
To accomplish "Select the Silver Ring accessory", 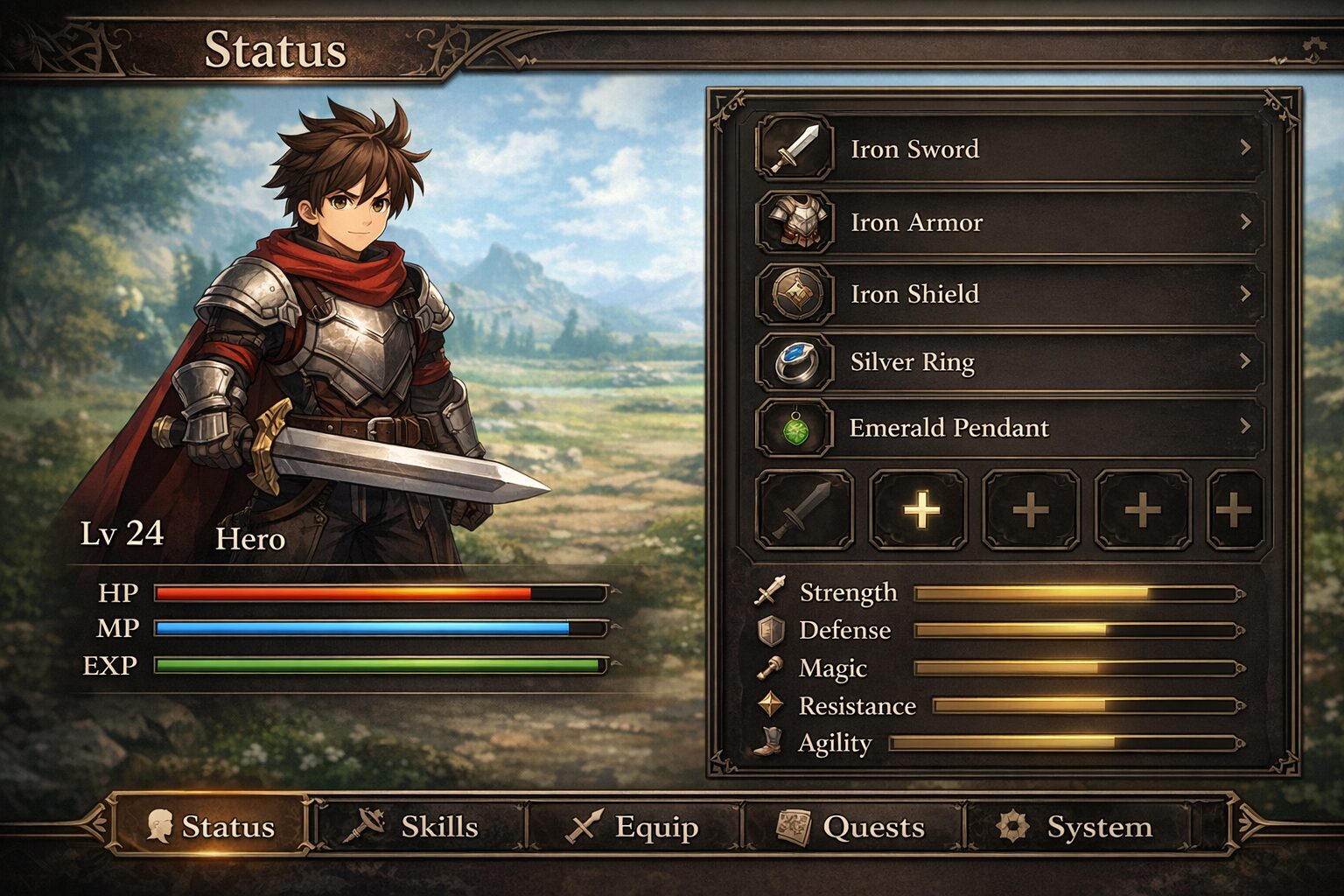I will pos(1006,361).
